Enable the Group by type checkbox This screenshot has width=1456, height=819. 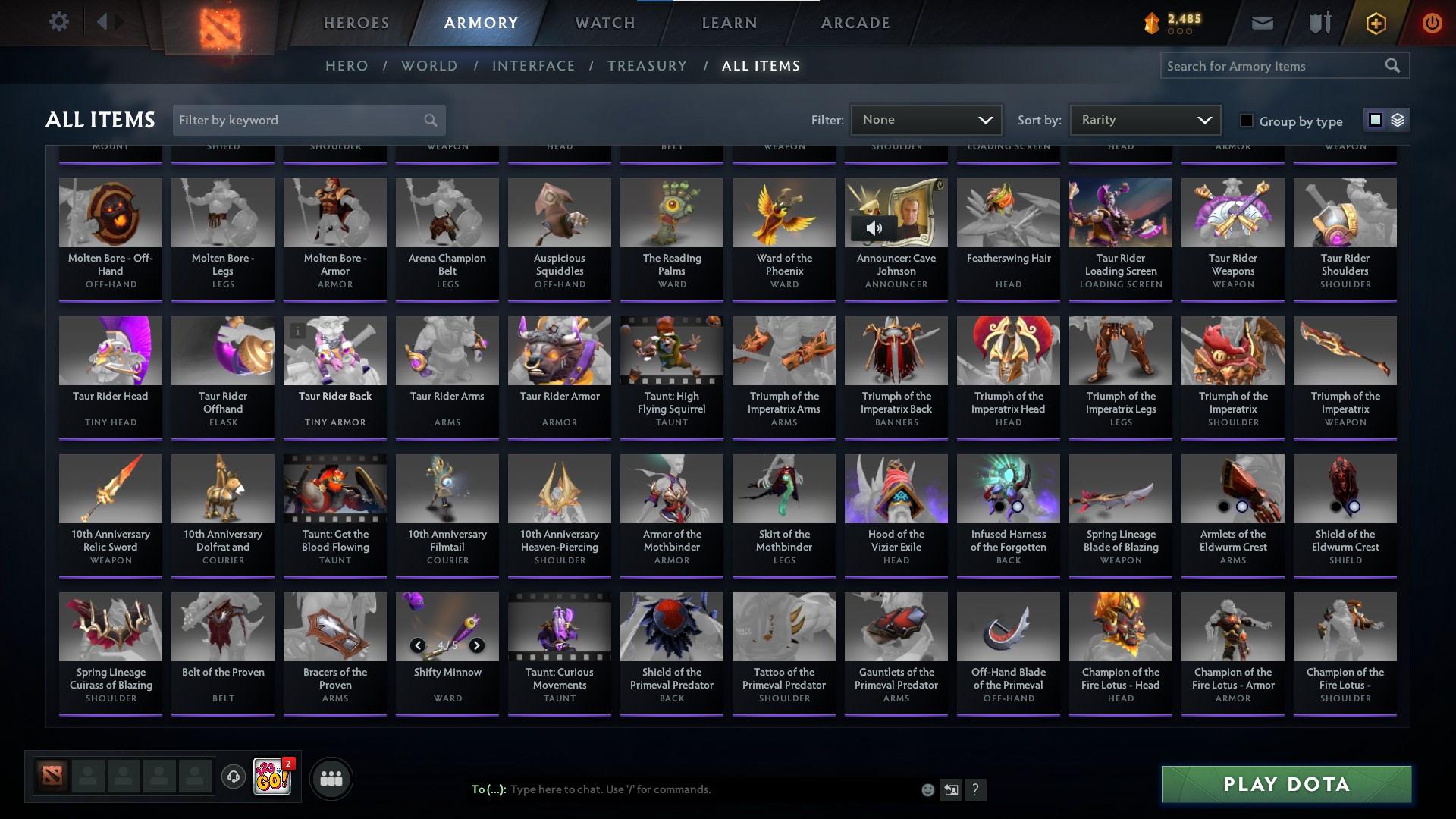click(1246, 120)
